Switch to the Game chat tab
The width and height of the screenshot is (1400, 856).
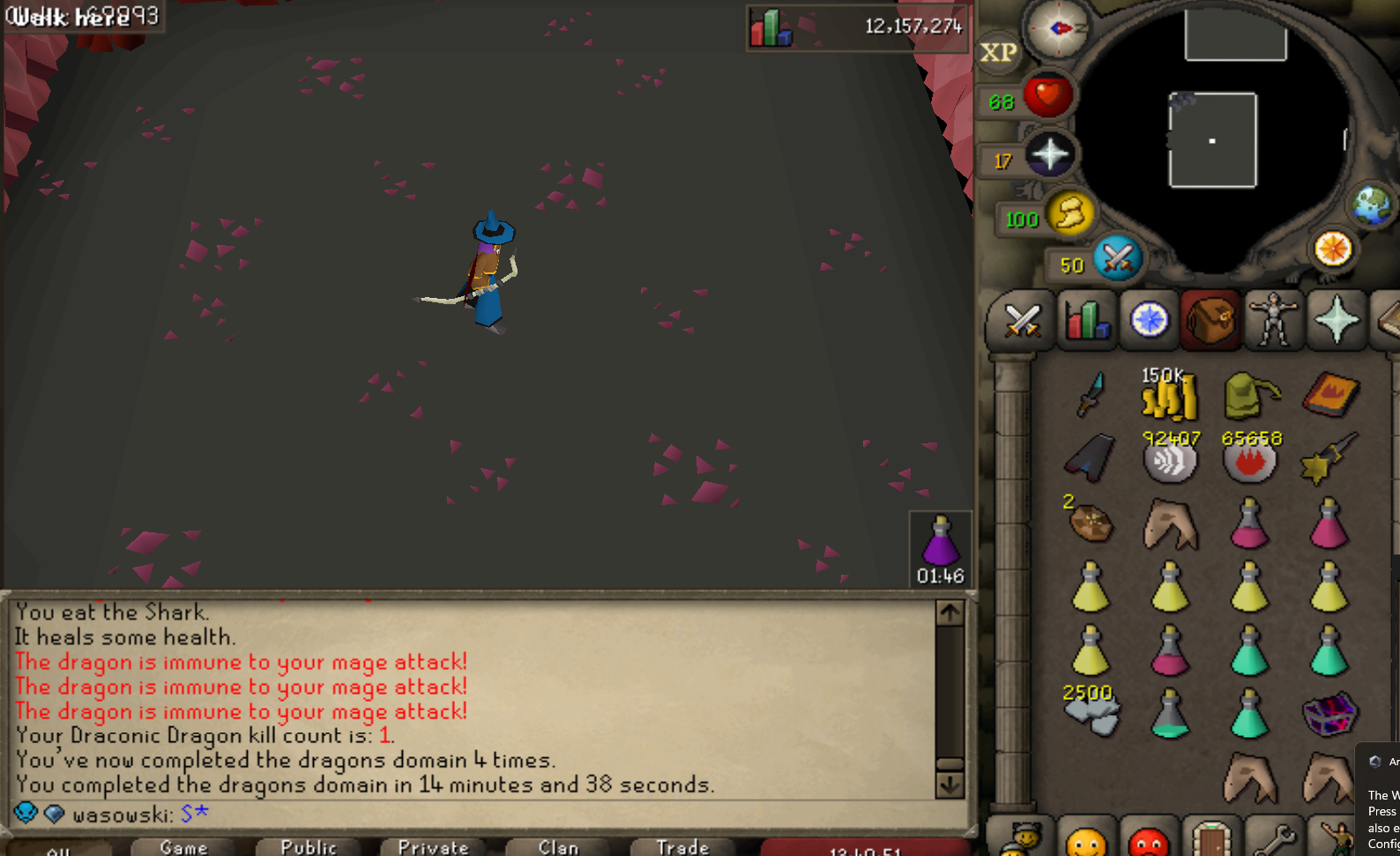[x=182, y=846]
